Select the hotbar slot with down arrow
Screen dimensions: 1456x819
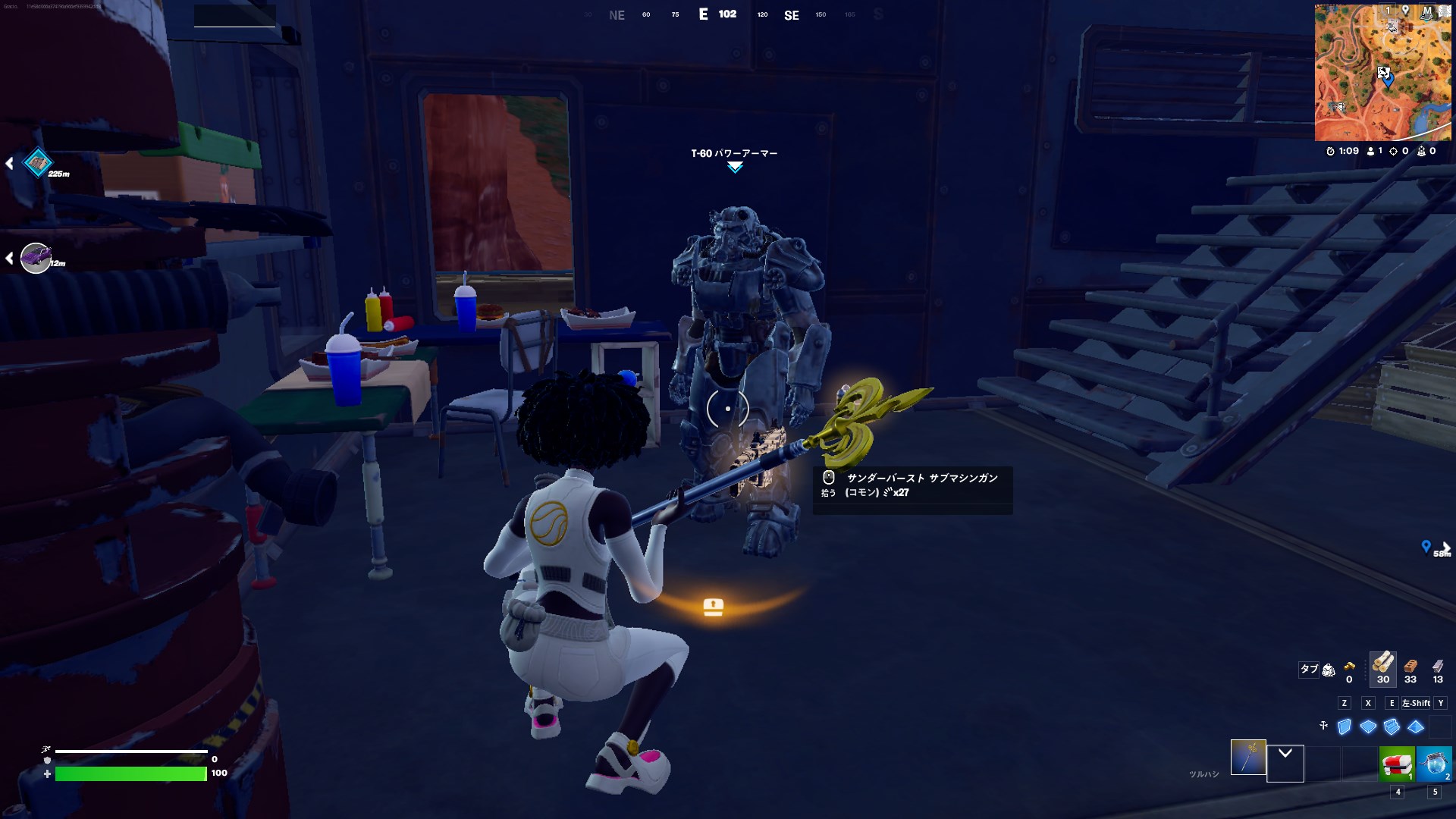[x=1285, y=763]
